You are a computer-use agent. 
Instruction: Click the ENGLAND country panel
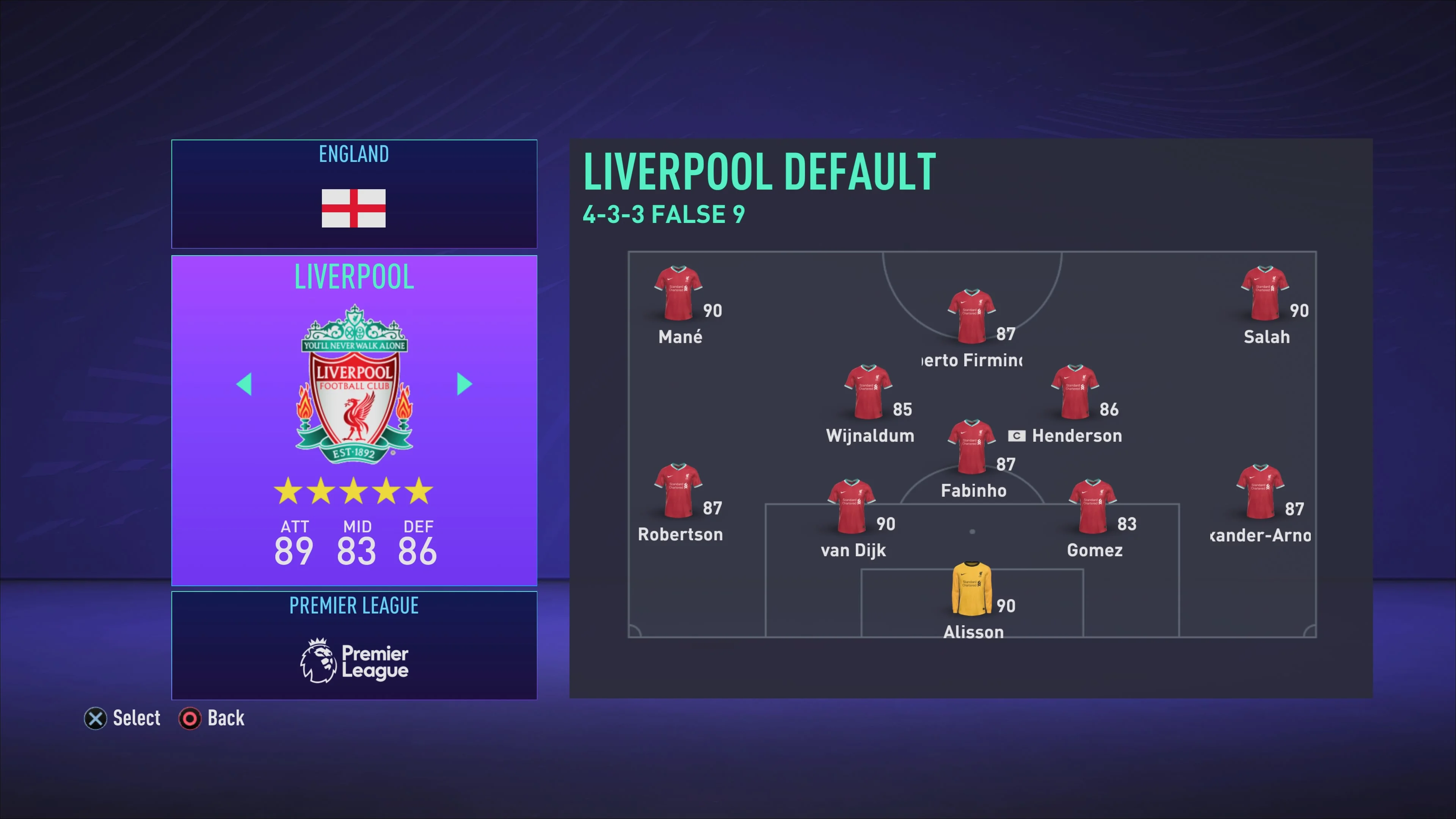353,194
